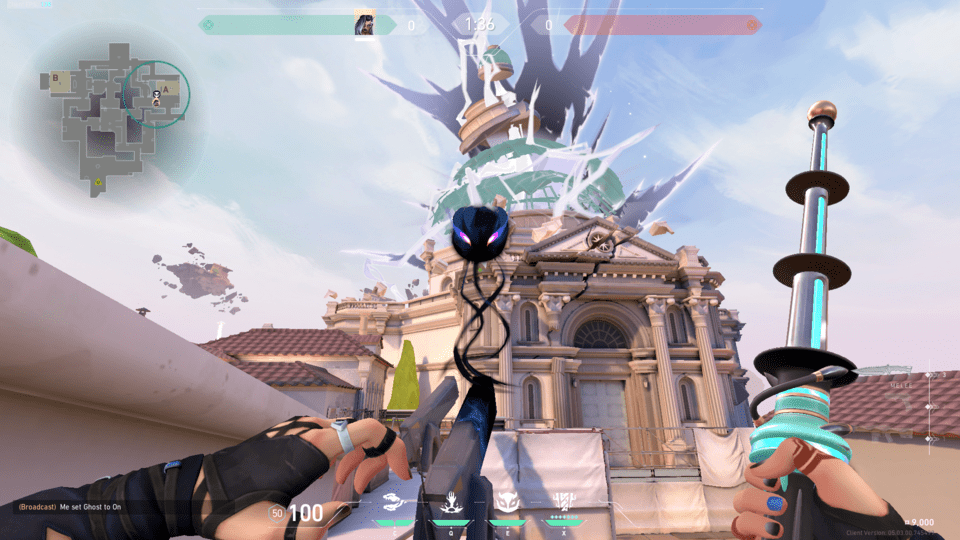Viewport: 960px width, 540px height.
Task: Click the agent portrait in top bar
Action: tap(365, 25)
